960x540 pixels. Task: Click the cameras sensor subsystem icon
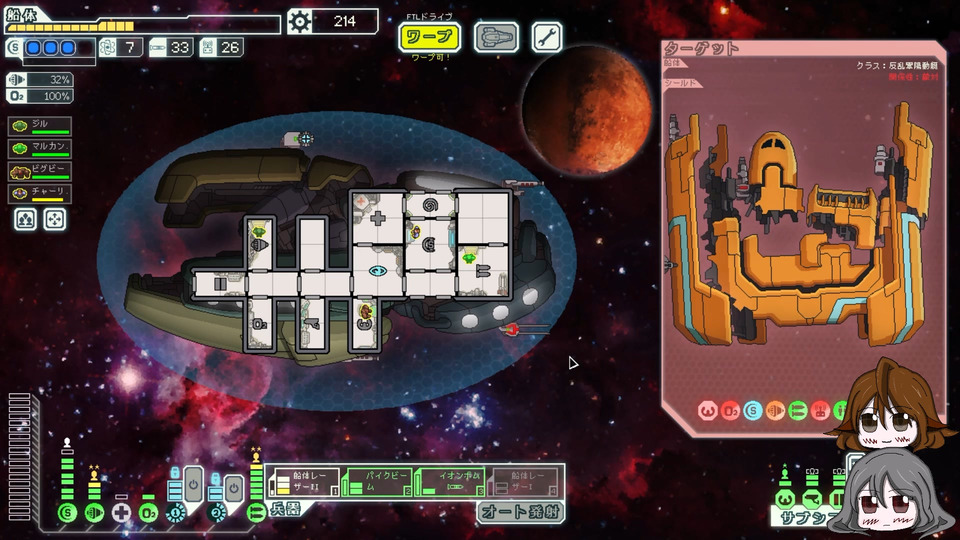click(812, 497)
